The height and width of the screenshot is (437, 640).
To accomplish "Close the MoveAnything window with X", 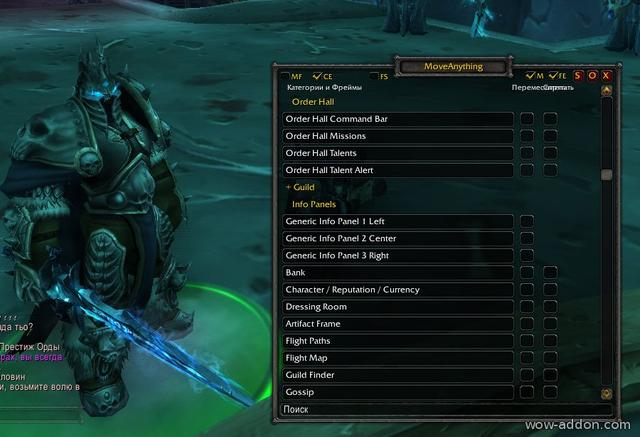I will tap(606, 76).
